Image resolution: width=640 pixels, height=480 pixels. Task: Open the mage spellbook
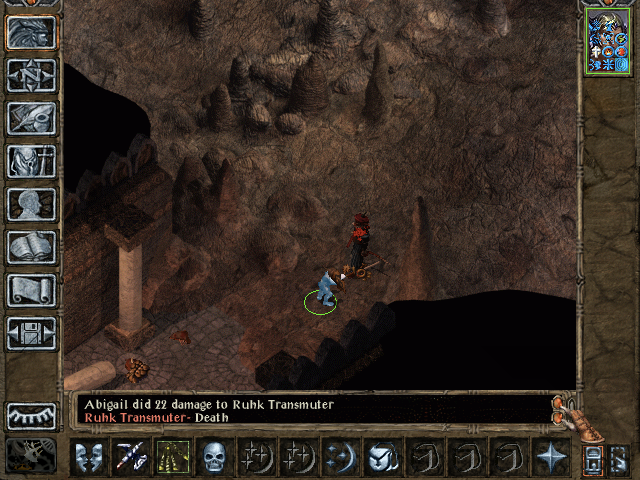pos(31,247)
